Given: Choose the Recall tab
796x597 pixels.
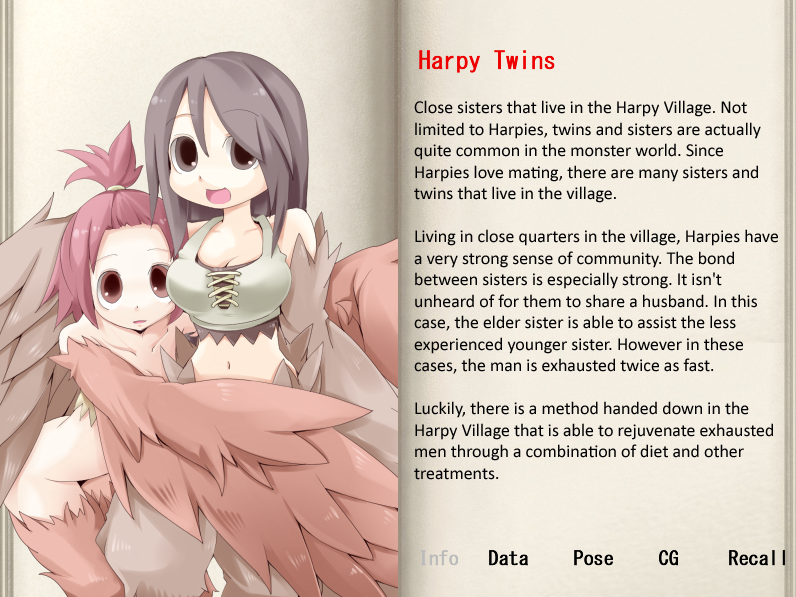Looking at the screenshot, I should point(757,558).
